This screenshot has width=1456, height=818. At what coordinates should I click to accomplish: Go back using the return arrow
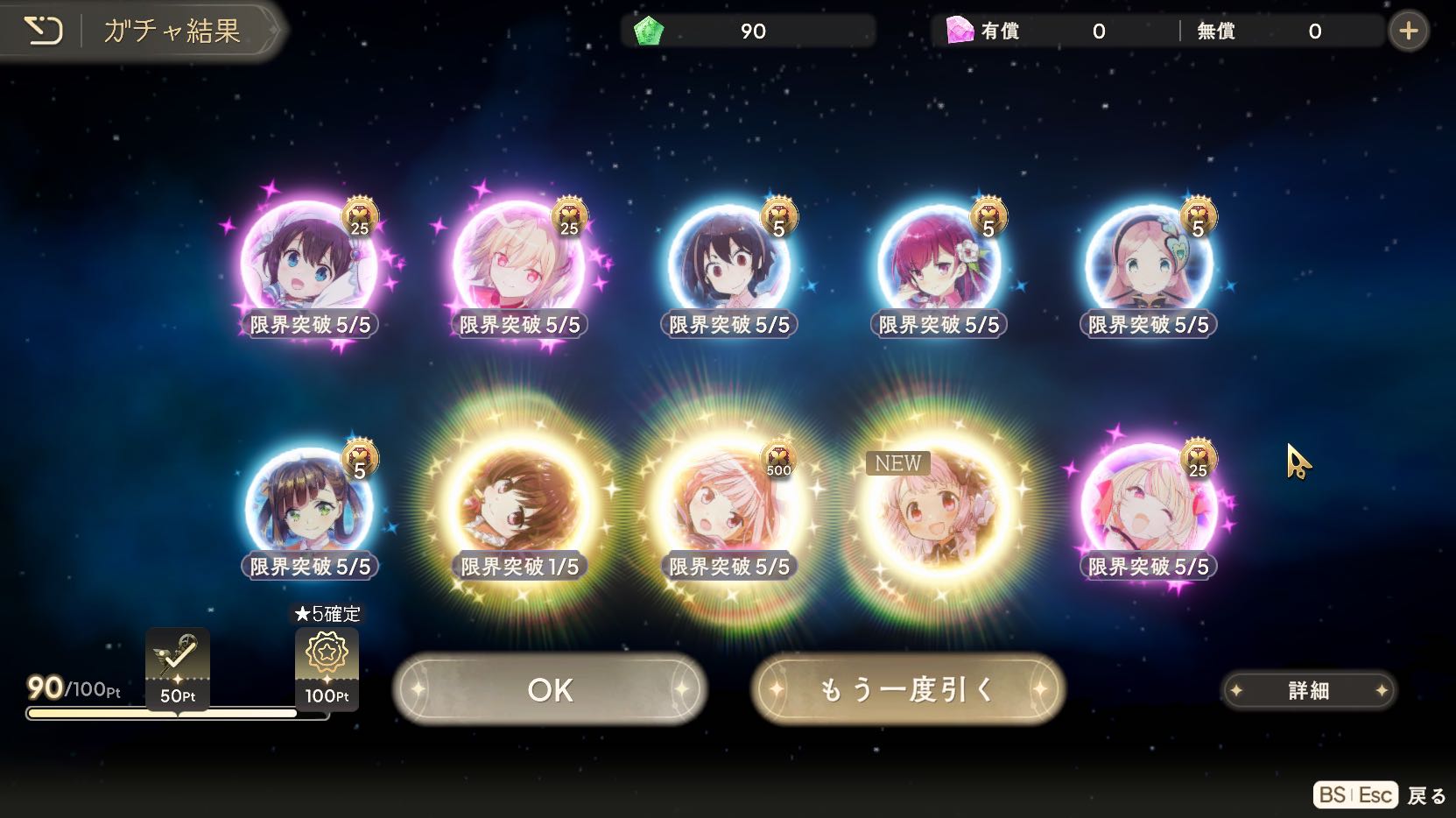[42, 32]
